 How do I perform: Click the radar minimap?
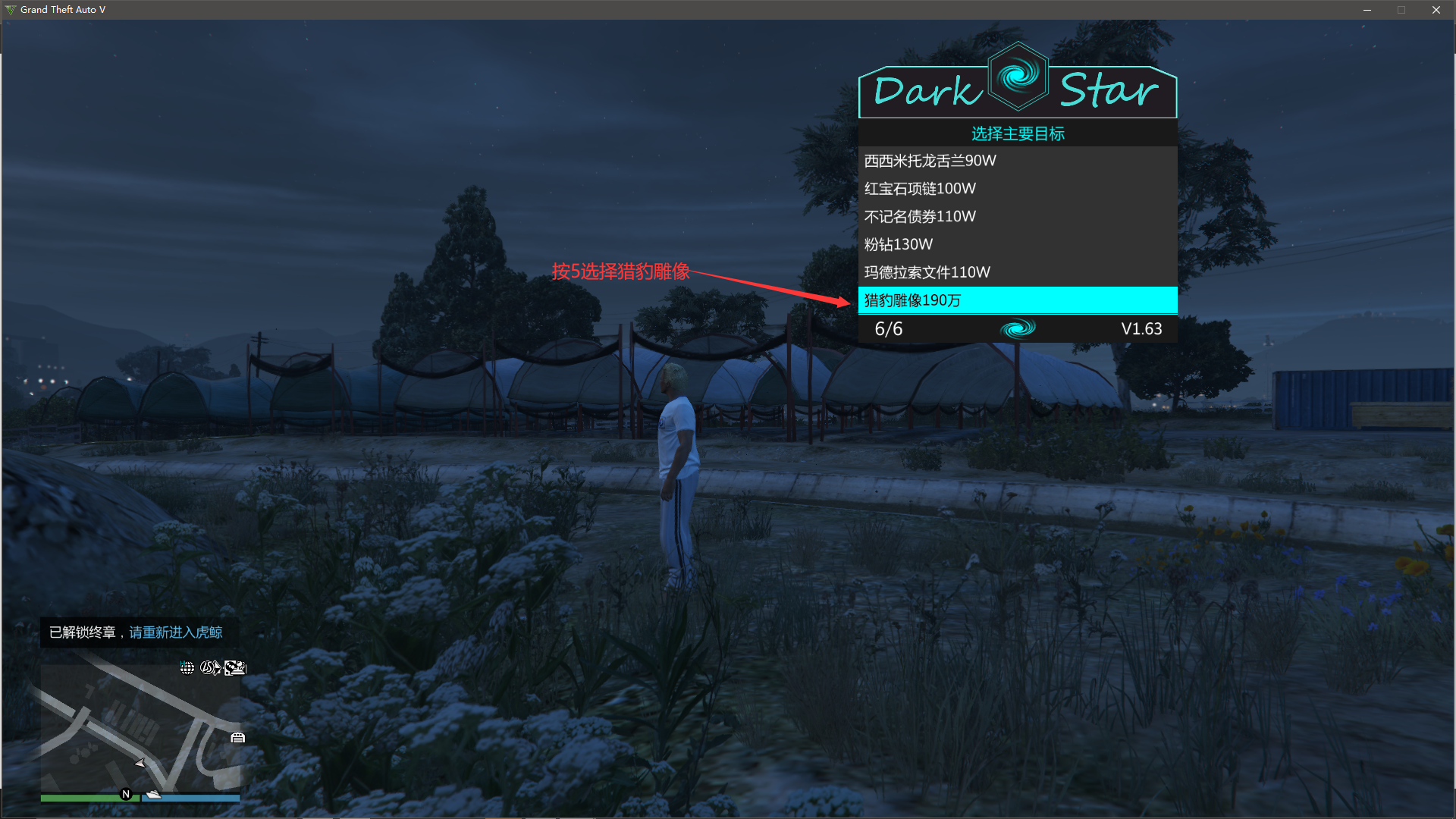pos(140,728)
